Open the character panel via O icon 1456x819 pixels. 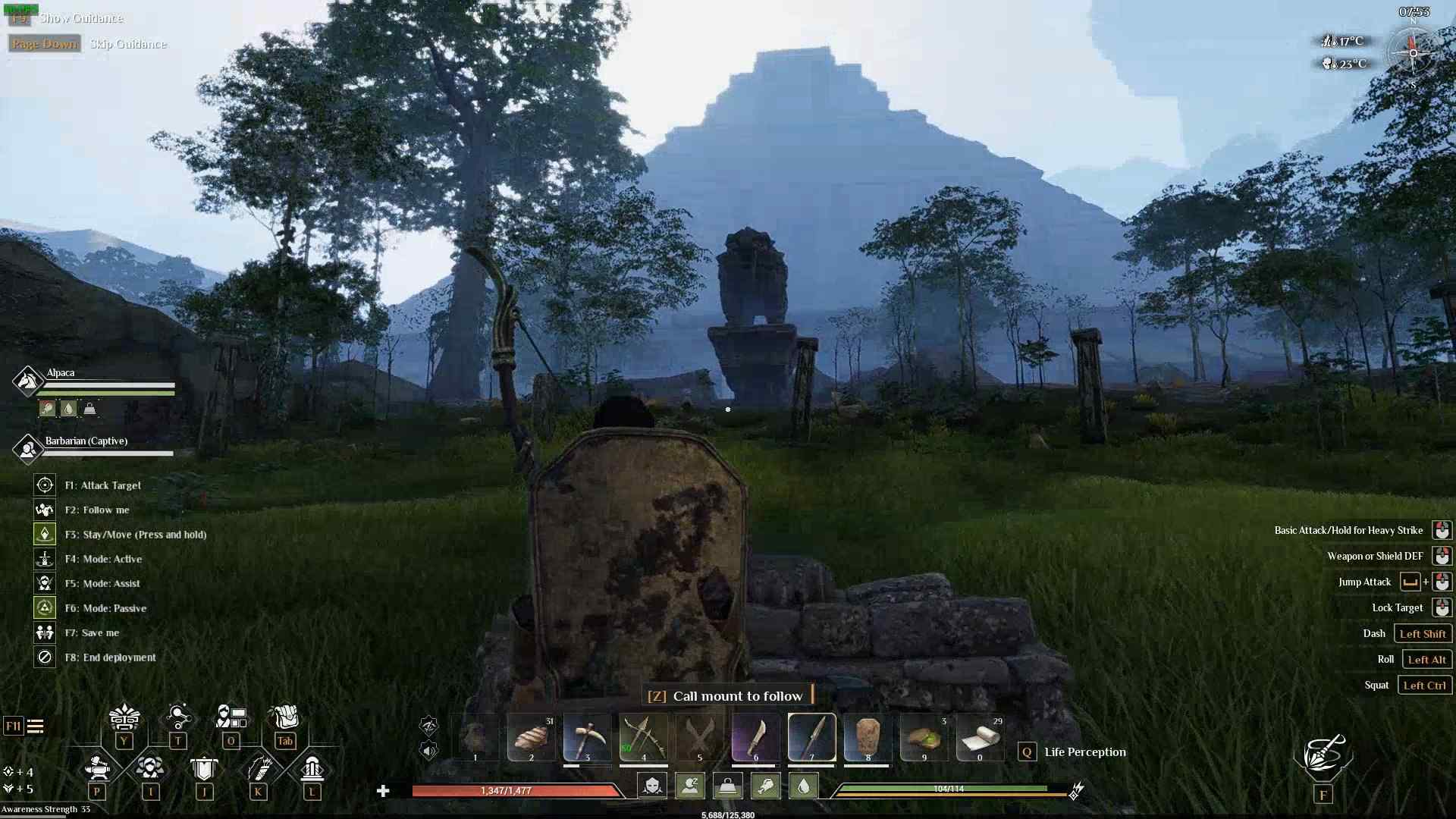pyautogui.click(x=231, y=718)
